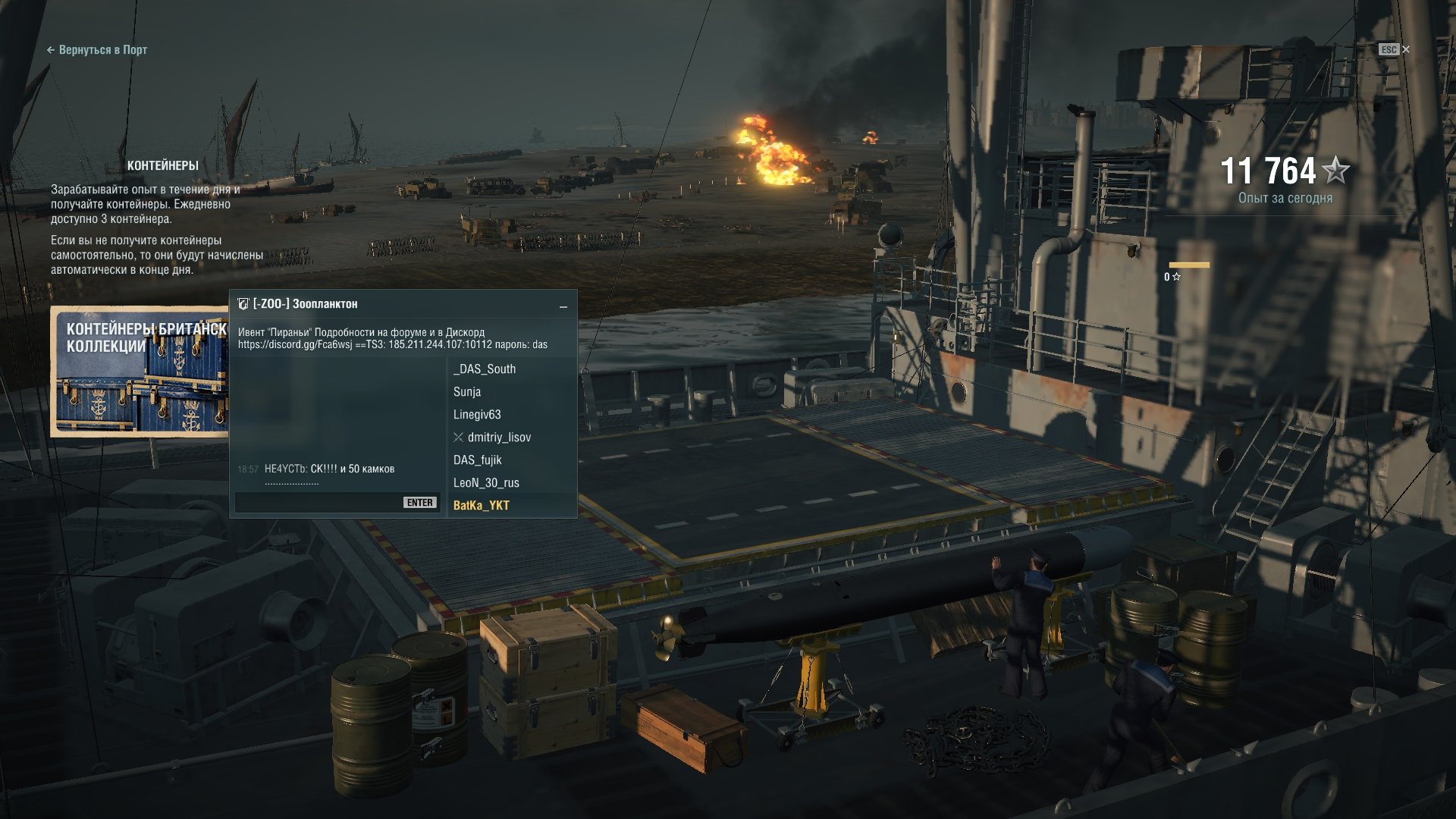Return to Port via the back link
1456x819 pixels.
97,50
